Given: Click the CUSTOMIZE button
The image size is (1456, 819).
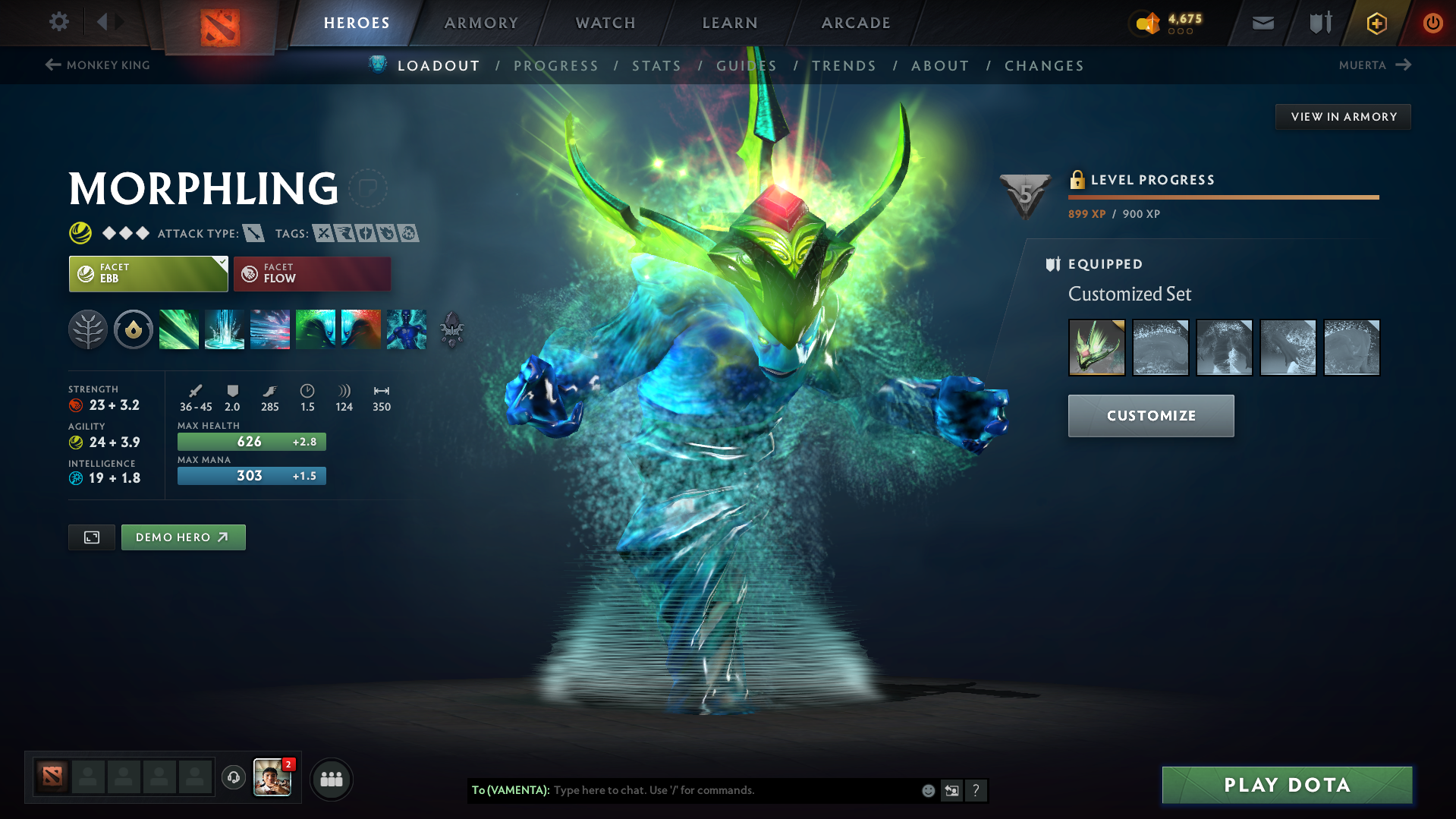Looking at the screenshot, I should [1150, 415].
